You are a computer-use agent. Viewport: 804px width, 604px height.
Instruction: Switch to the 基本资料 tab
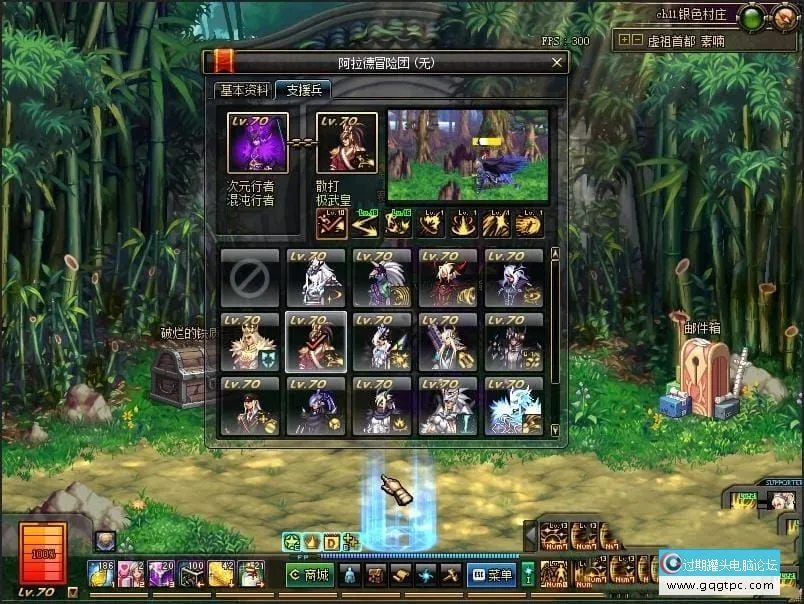pos(244,90)
